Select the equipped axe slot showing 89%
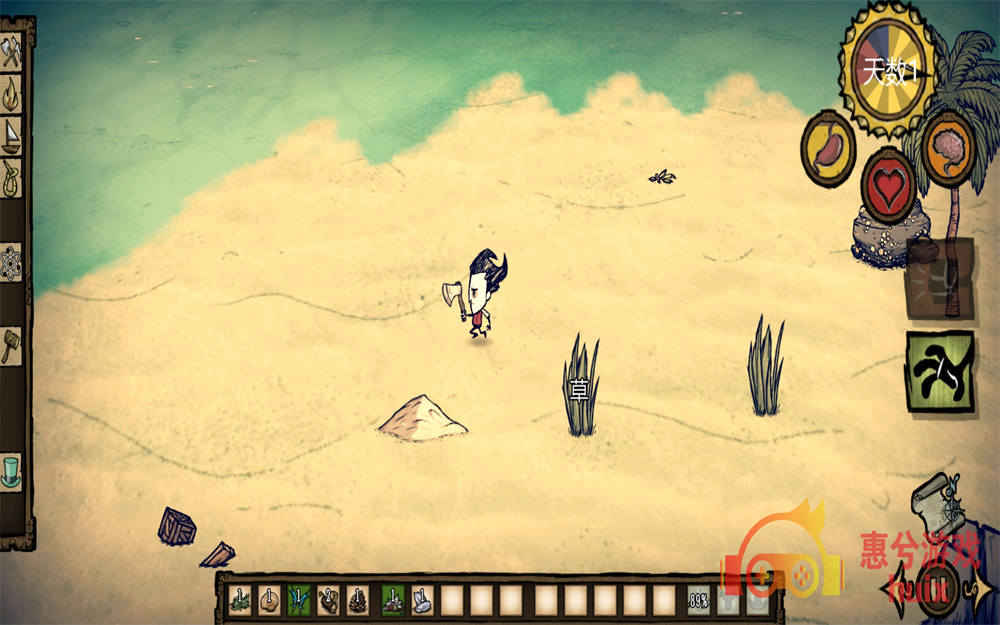This screenshot has width=1000, height=625. tap(699, 600)
